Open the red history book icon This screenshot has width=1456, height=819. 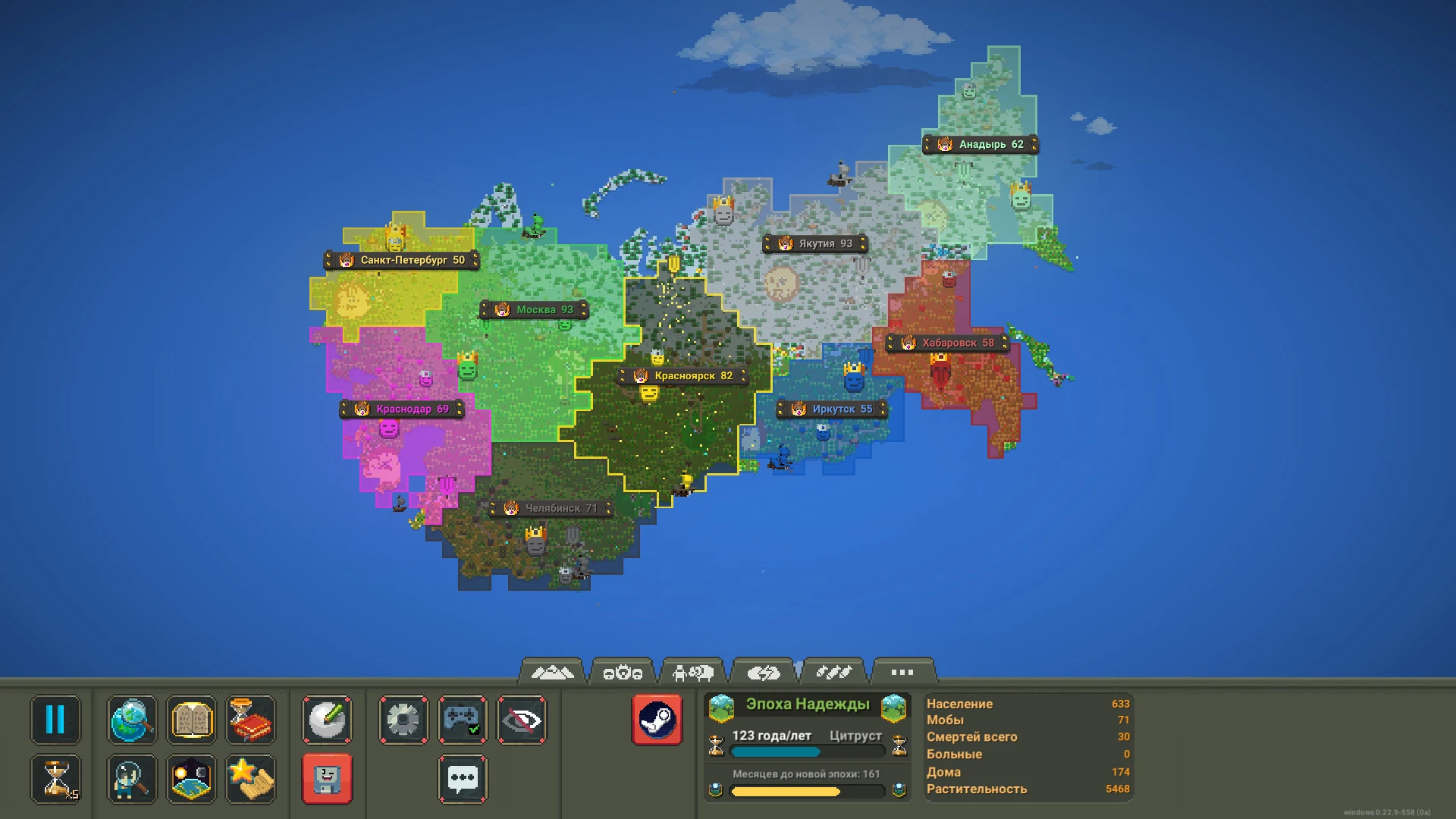coord(251,720)
